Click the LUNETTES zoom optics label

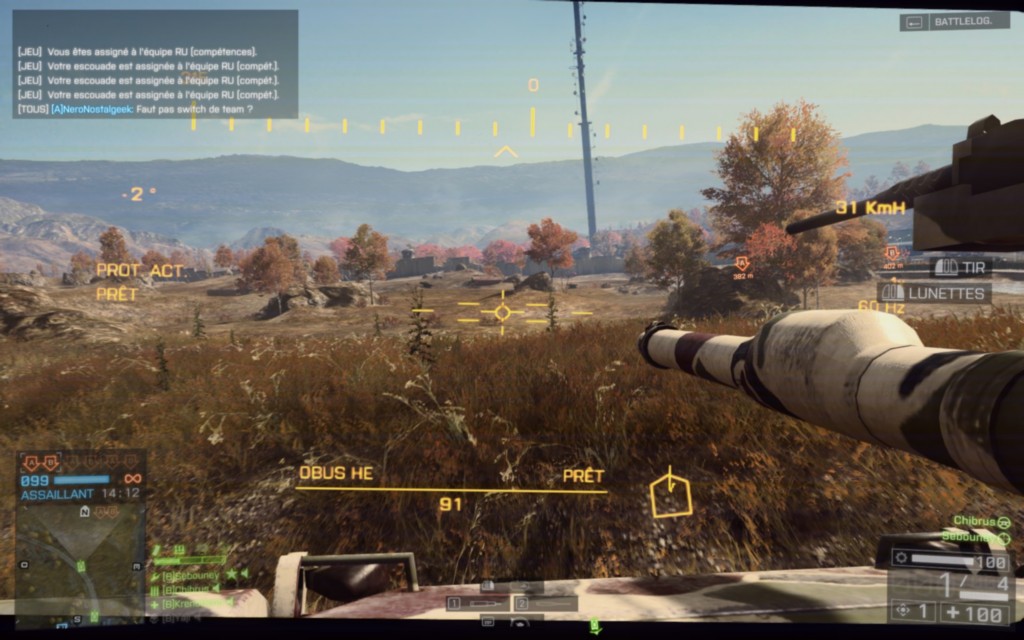click(935, 293)
